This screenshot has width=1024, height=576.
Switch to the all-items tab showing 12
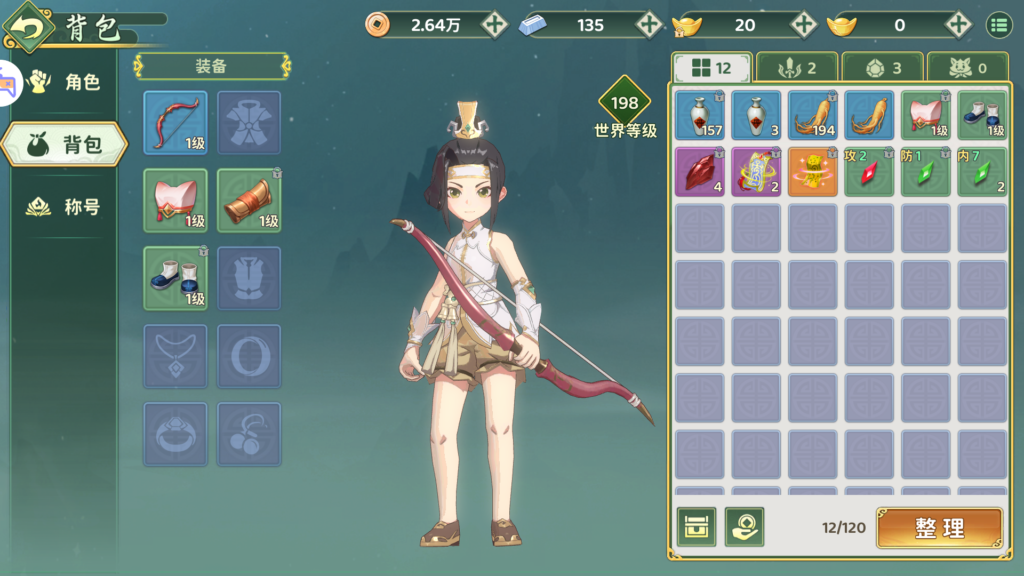tap(710, 68)
